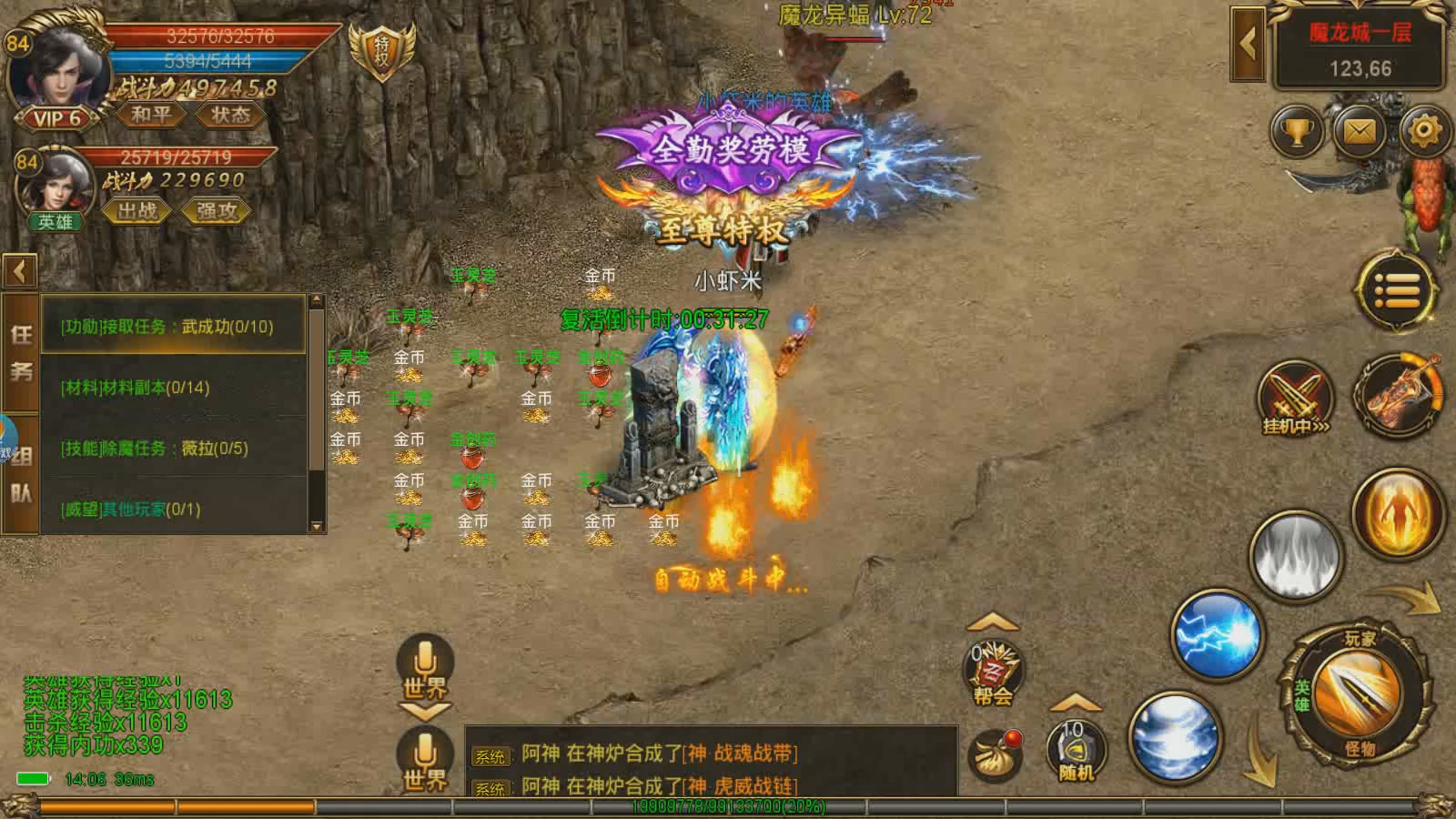
Task: Collapse the task panel with left arrow
Action: click(20, 270)
